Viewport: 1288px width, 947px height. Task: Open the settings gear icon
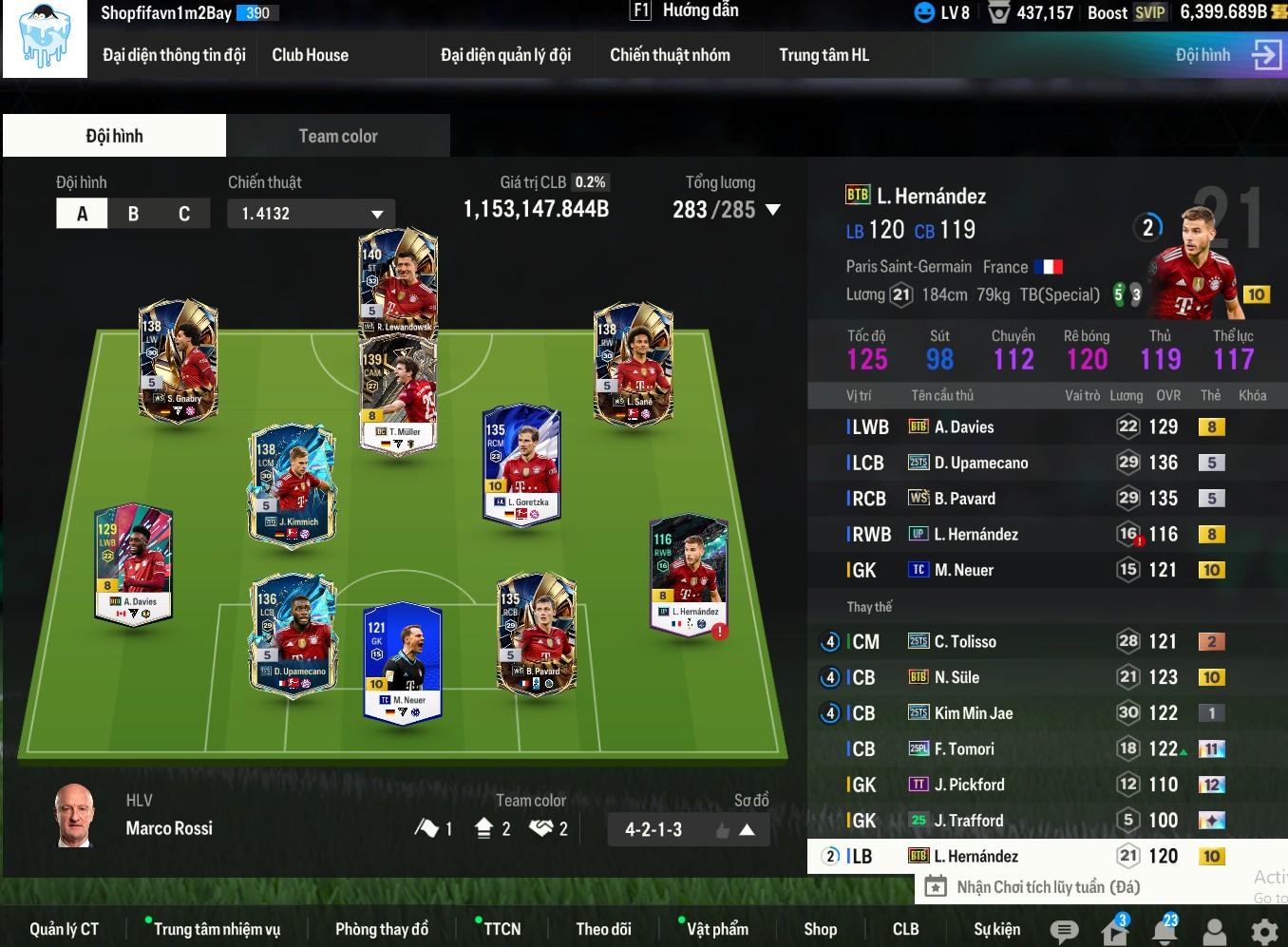1264,931
